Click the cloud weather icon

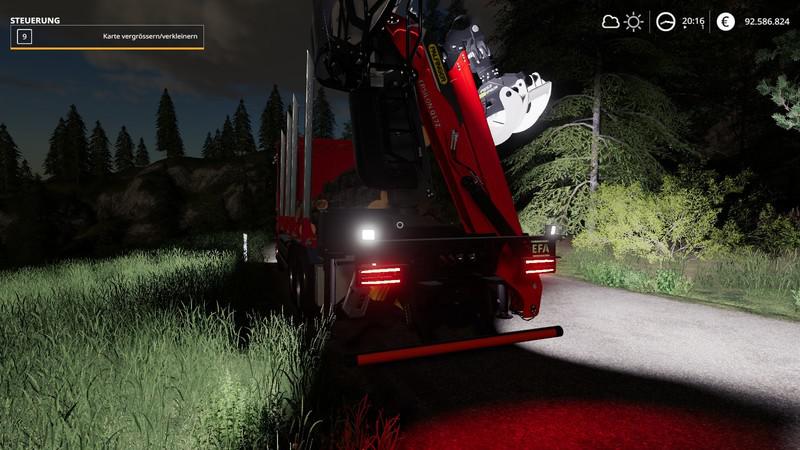pyautogui.click(x=610, y=21)
